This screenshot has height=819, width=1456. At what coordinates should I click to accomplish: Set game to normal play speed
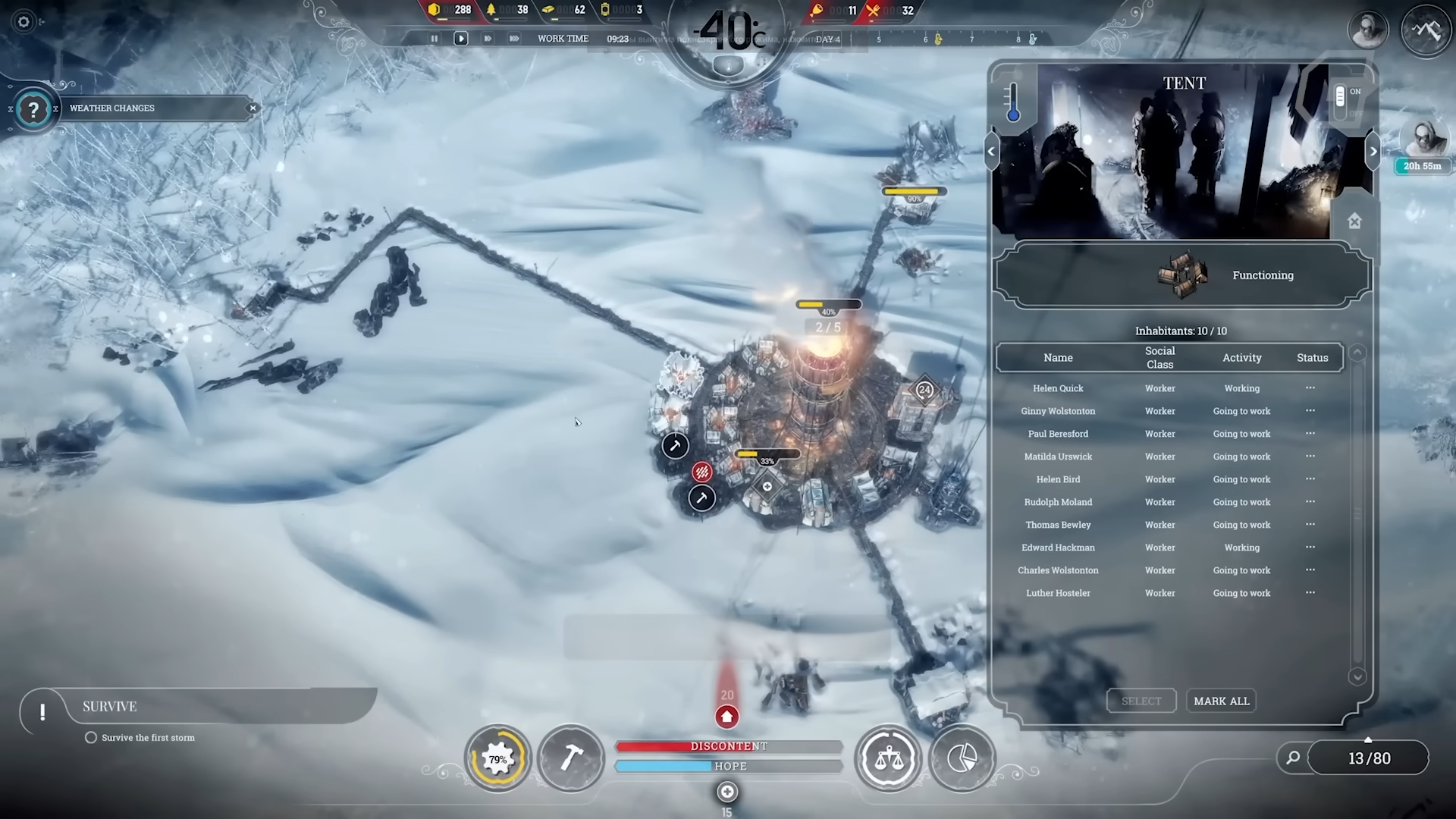(460, 39)
